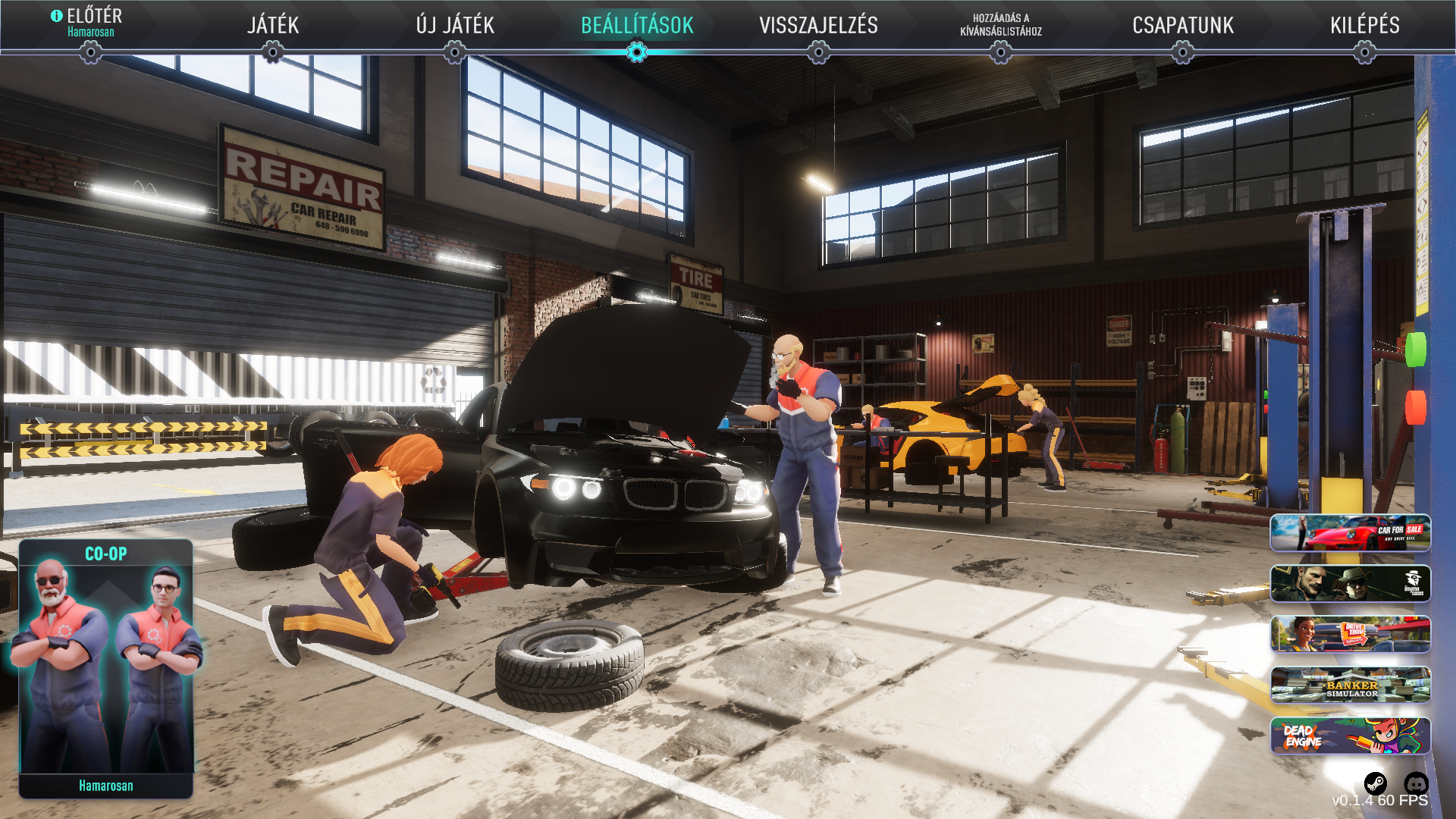Select the Előtér lobby entry
The height and width of the screenshot is (819, 1456).
(x=91, y=23)
